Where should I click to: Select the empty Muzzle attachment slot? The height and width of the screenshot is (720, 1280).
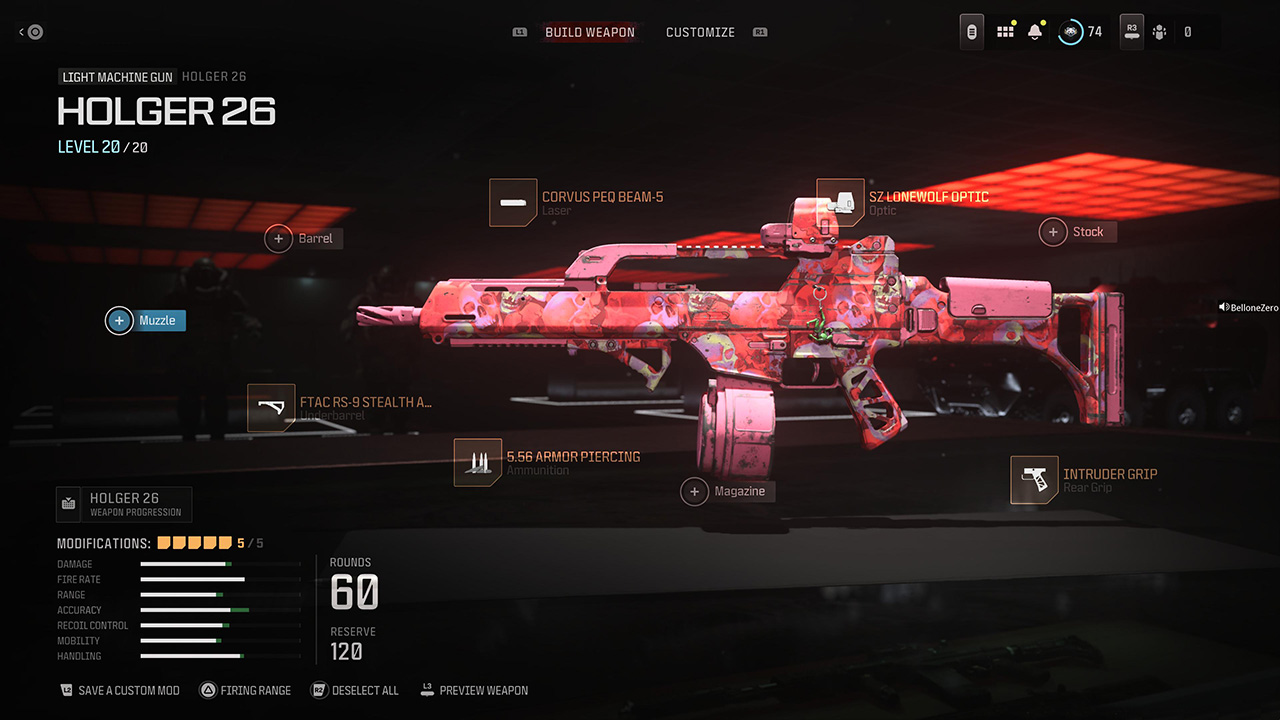tap(146, 320)
